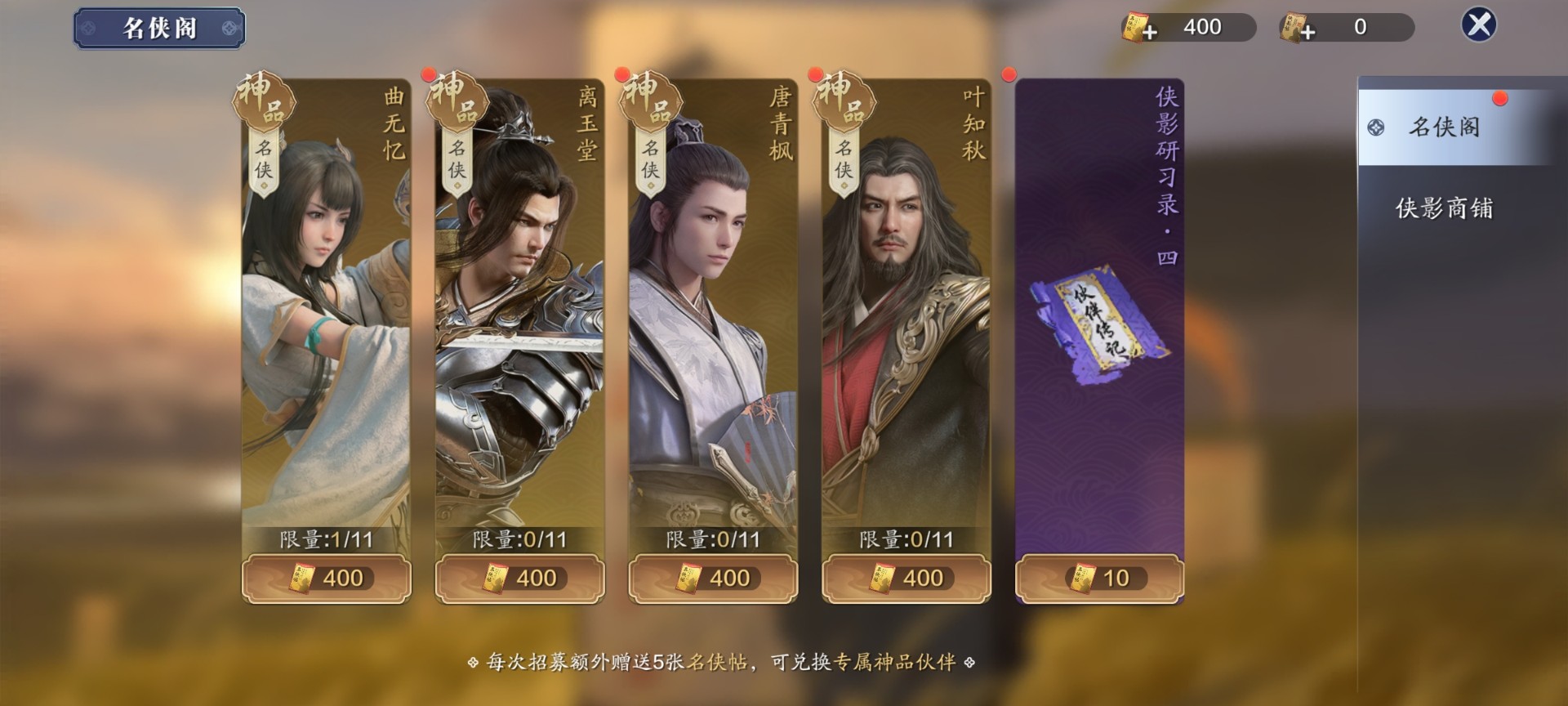Click the 限量:1/11 limit counter under 曲无忆
1568x706 pixels.
326,538
